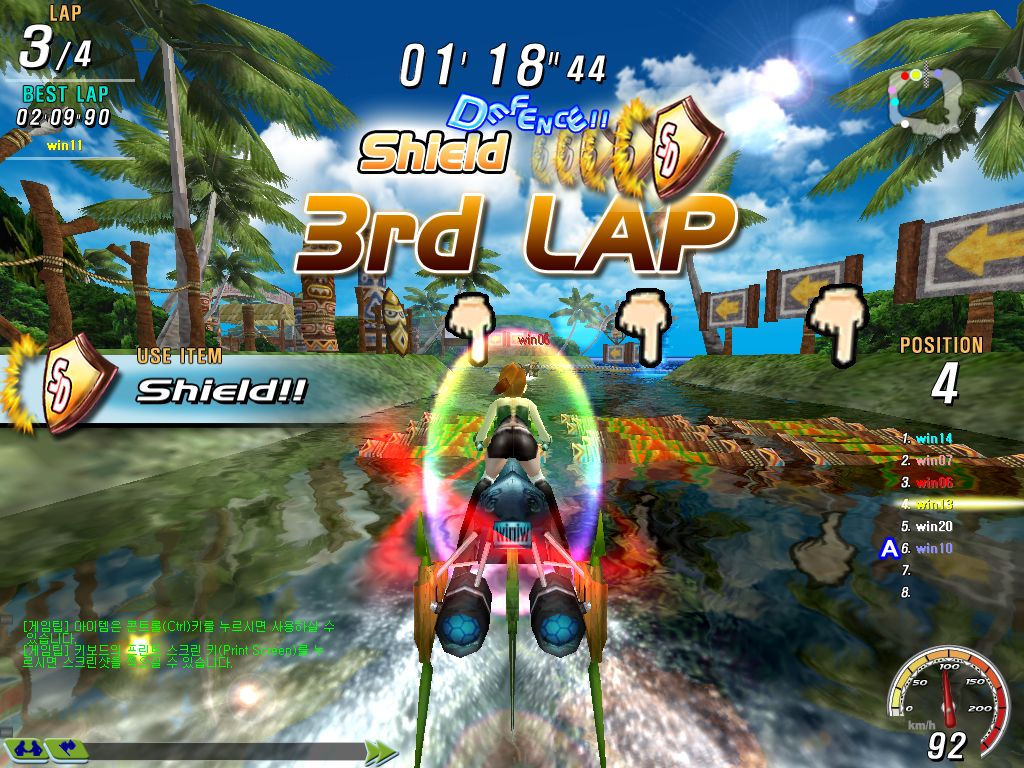Screen dimensions: 1024x768
Task: Click the curved arrow icon beside team icon
Action: pos(66,748)
